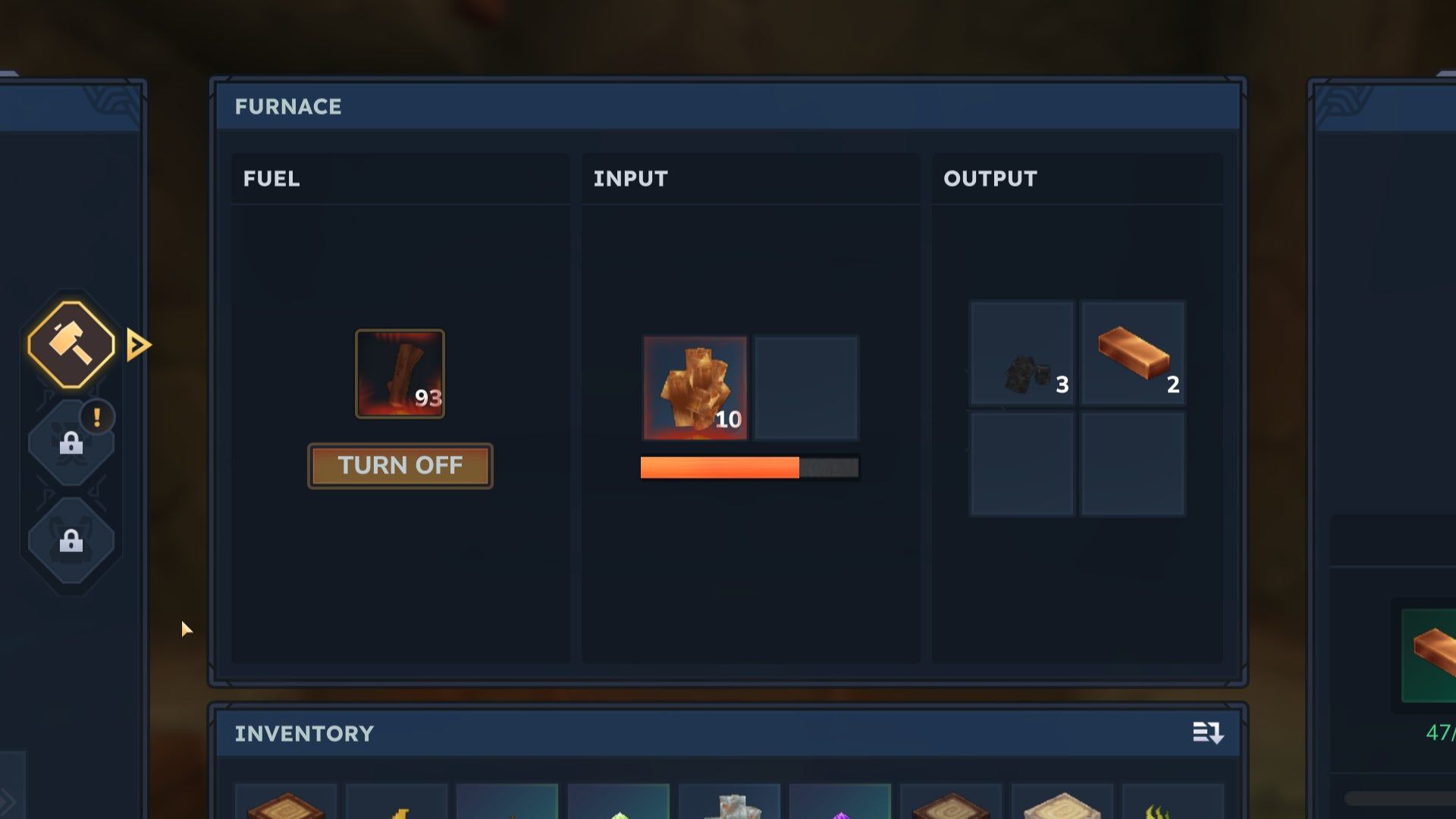Pick up the copper ore input stack
Screen dimensions: 1456x819
(695, 388)
